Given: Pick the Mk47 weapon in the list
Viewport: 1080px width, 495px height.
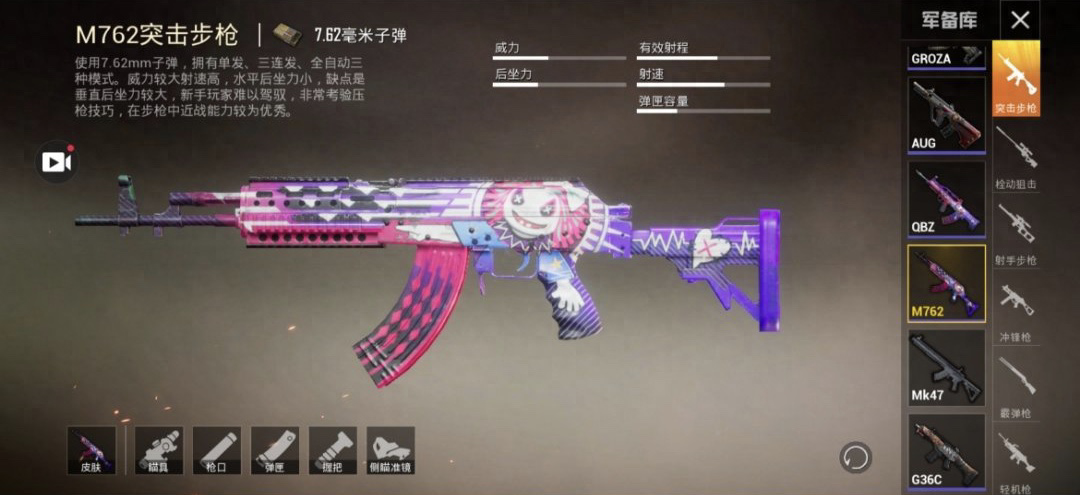Looking at the screenshot, I should (x=946, y=367).
